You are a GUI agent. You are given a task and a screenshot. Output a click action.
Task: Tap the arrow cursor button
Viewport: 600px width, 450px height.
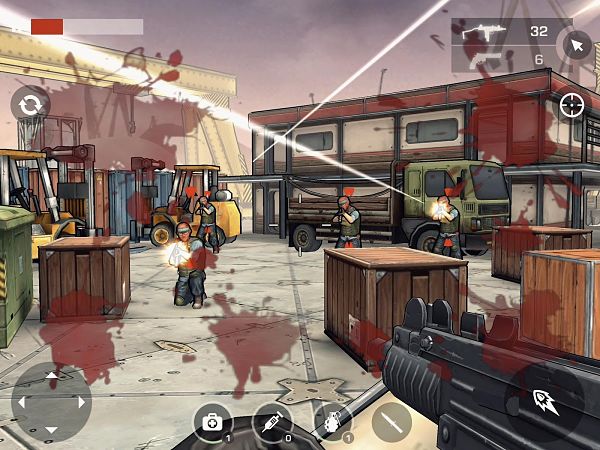pyautogui.click(x=575, y=44)
